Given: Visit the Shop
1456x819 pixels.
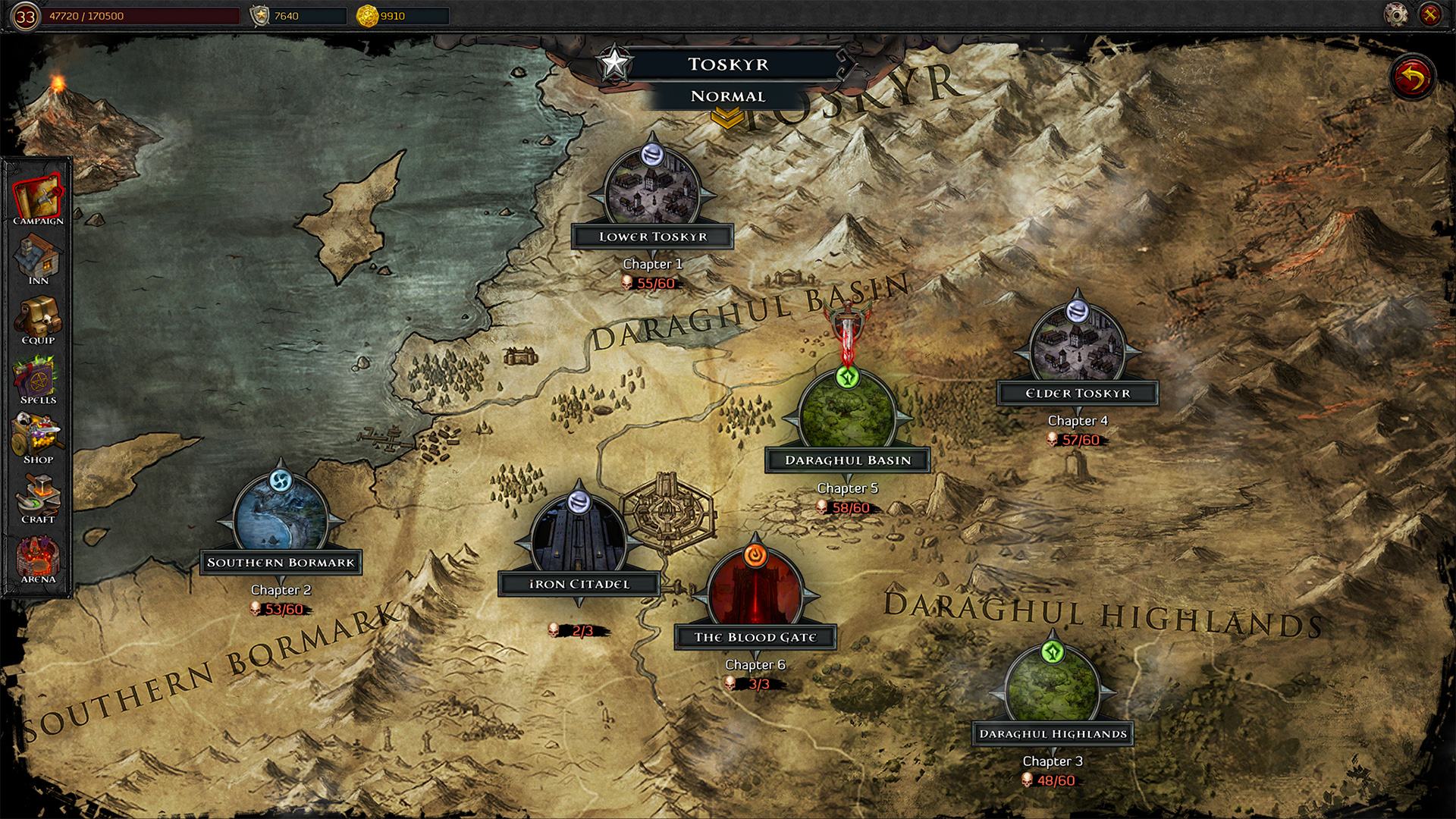Looking at the screenshot, I should click(38, 439).
